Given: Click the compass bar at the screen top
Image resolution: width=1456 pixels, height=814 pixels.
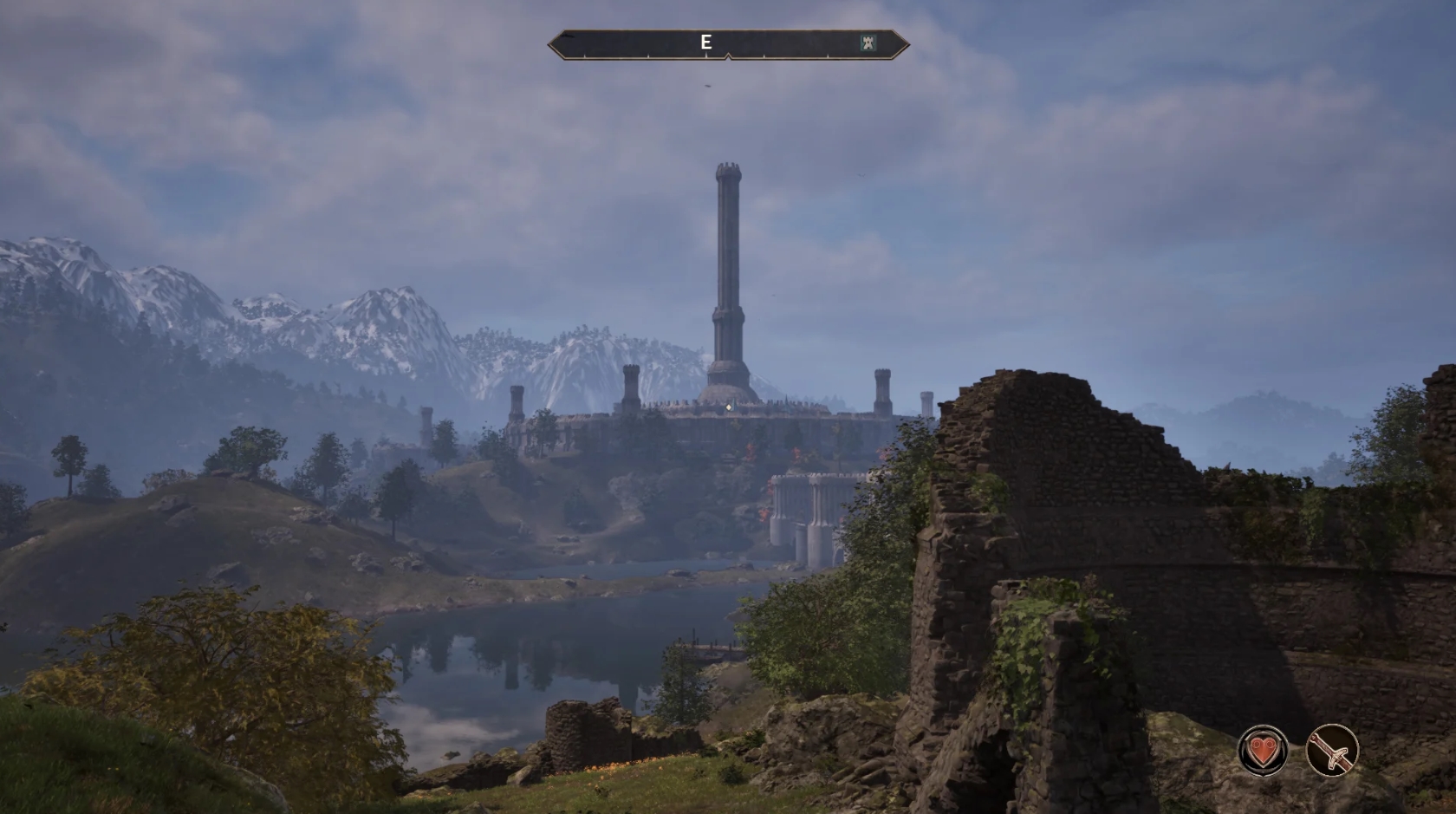Looking at the screenshot, I should (780, 41).
